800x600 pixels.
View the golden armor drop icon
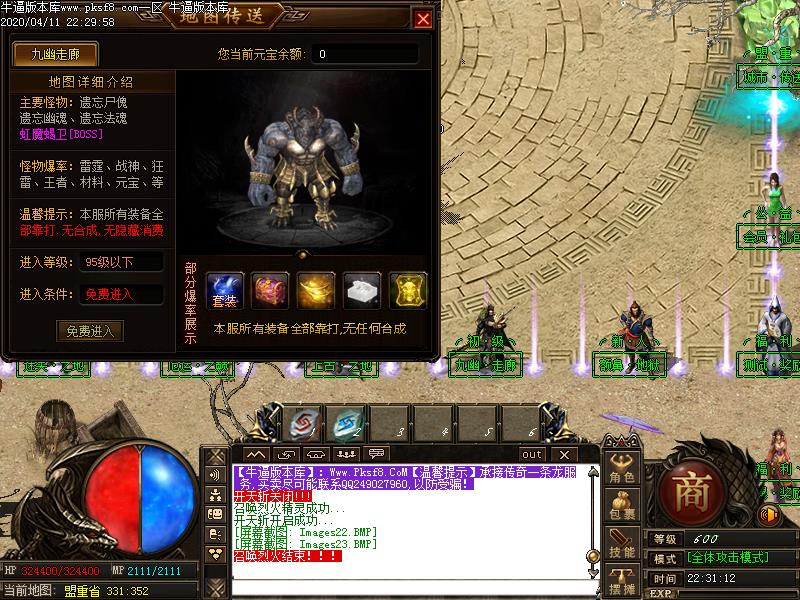coord(408,290)
